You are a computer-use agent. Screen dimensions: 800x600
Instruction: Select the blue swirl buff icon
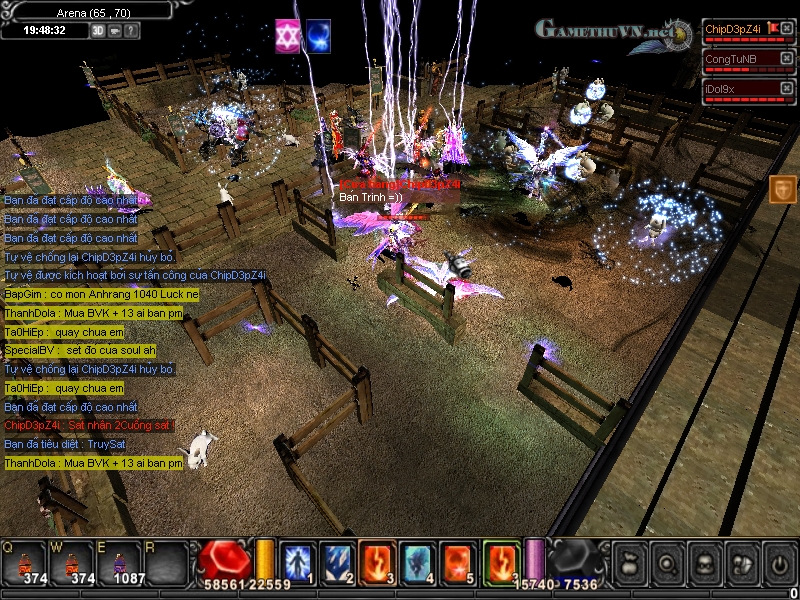318,35
